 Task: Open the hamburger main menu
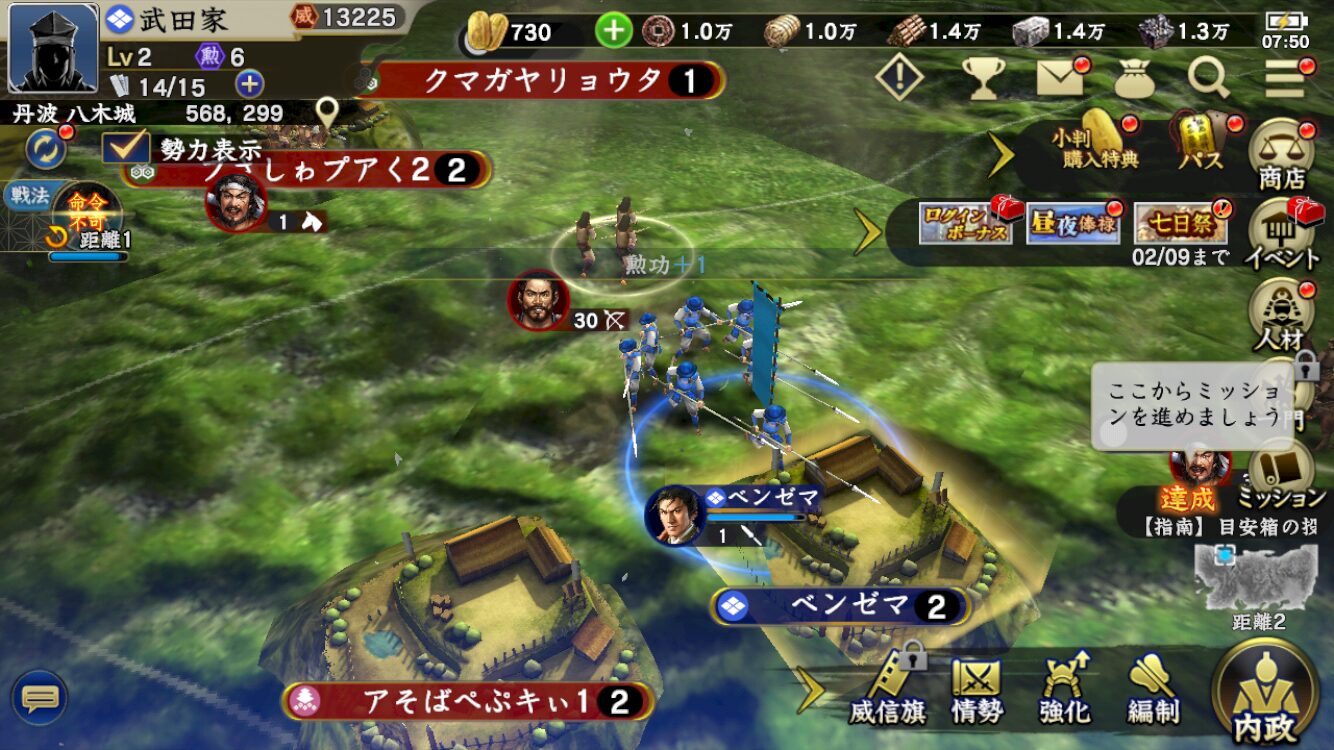(1285, 77)
